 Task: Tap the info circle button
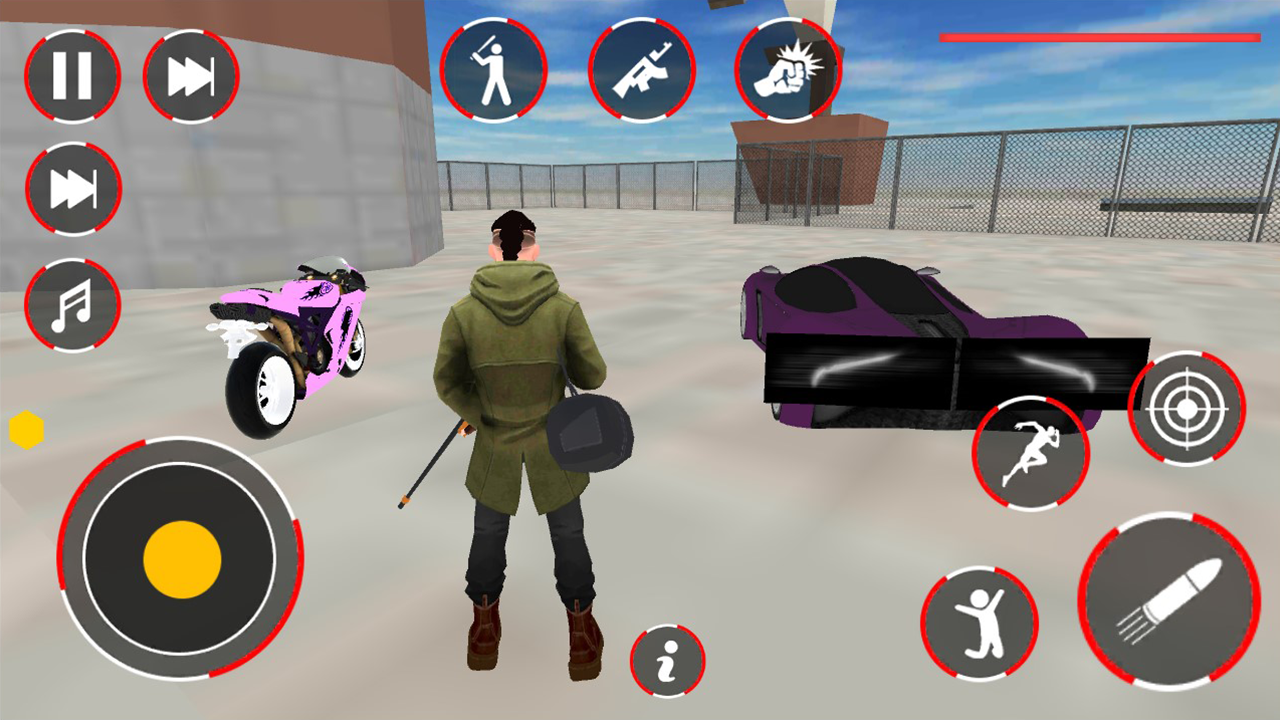coord(668,662)
